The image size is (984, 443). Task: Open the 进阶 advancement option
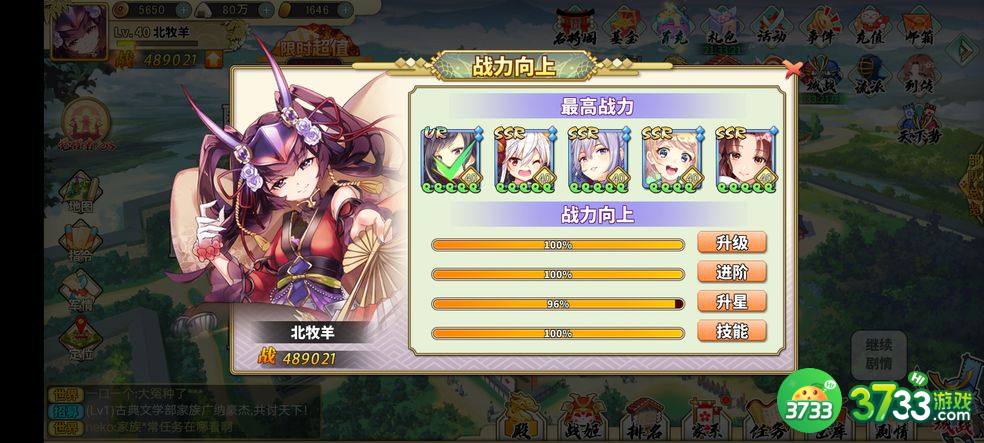tap(732, 273)
